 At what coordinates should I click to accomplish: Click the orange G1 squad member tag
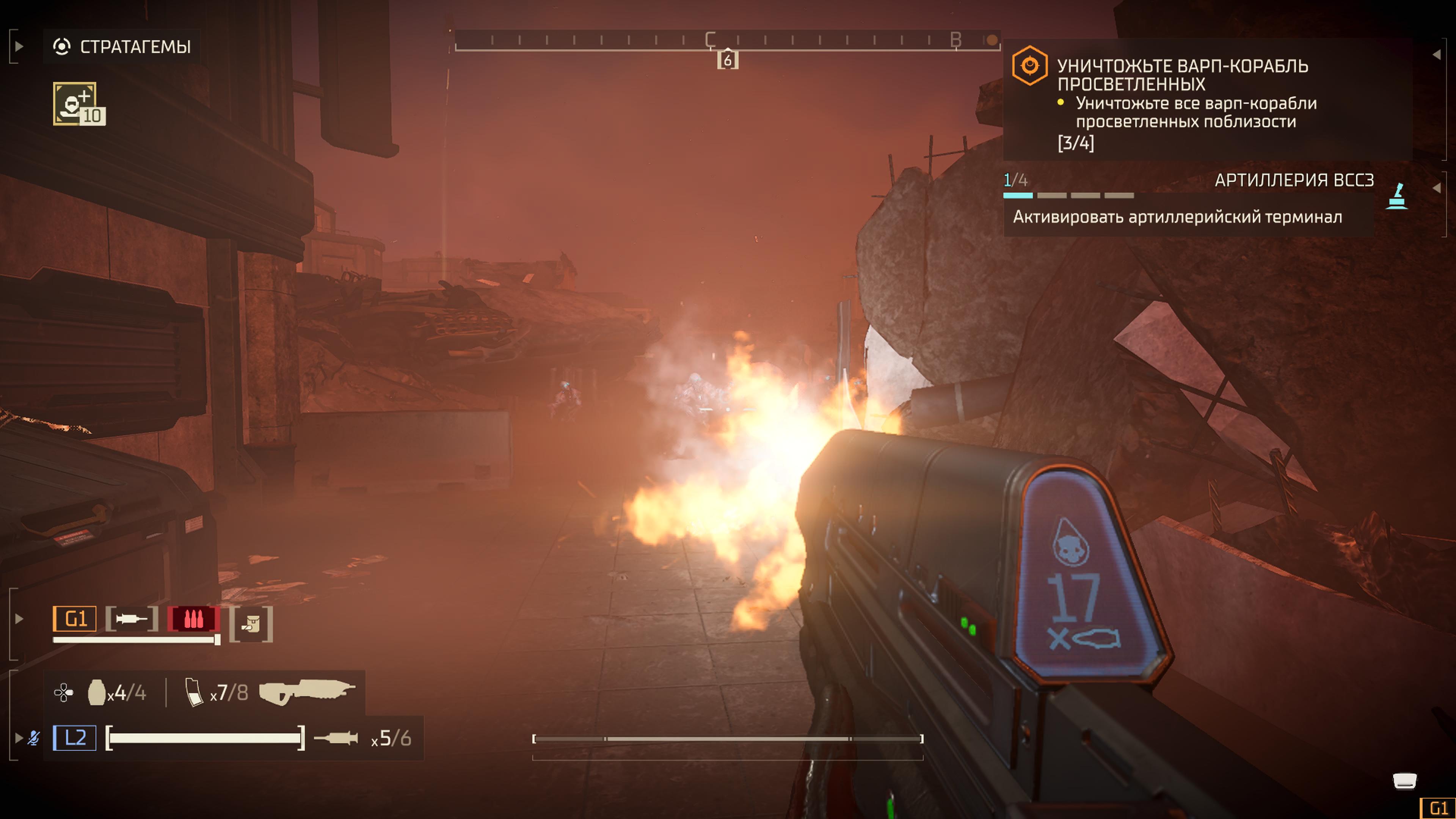75,619
